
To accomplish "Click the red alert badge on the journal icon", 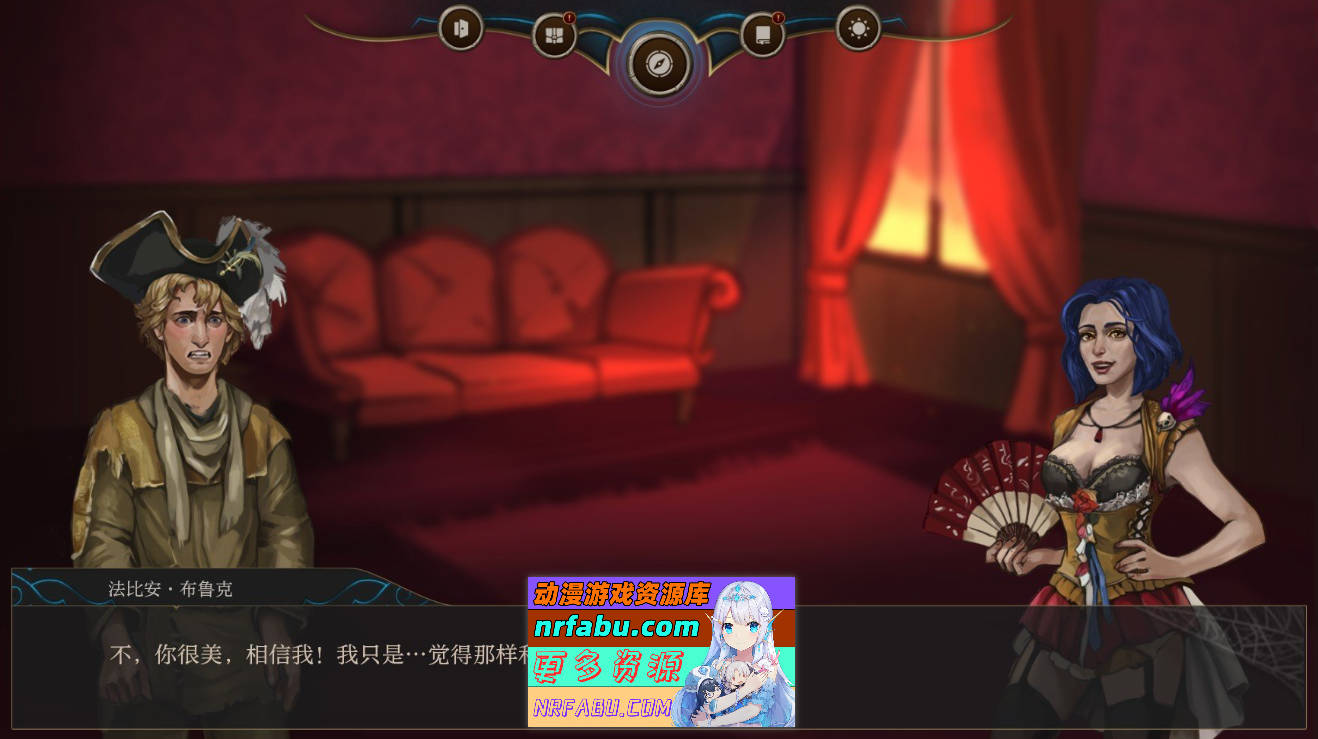I will pos(779,17).
